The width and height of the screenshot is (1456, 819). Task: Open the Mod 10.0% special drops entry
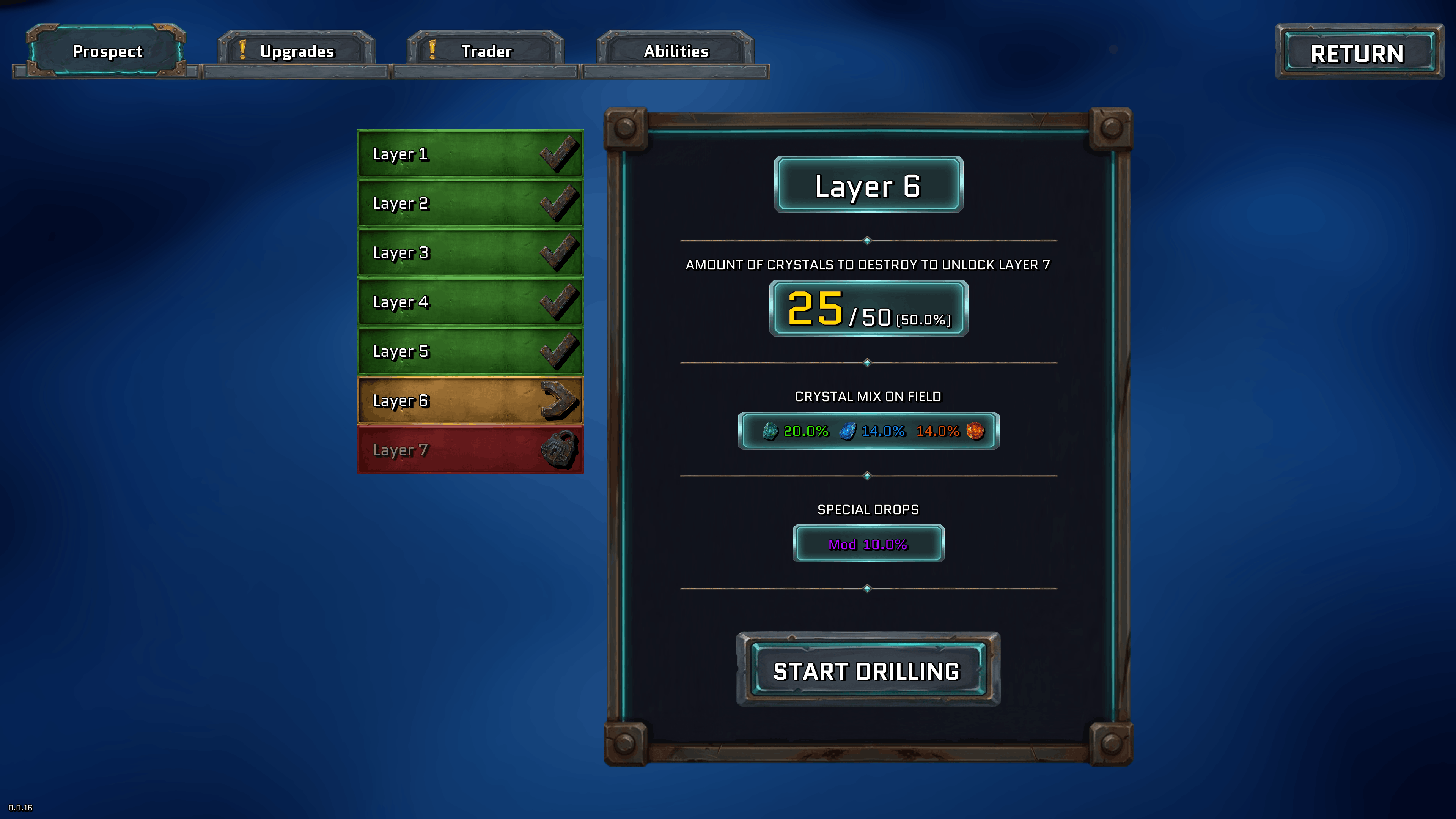pos(868,543)
